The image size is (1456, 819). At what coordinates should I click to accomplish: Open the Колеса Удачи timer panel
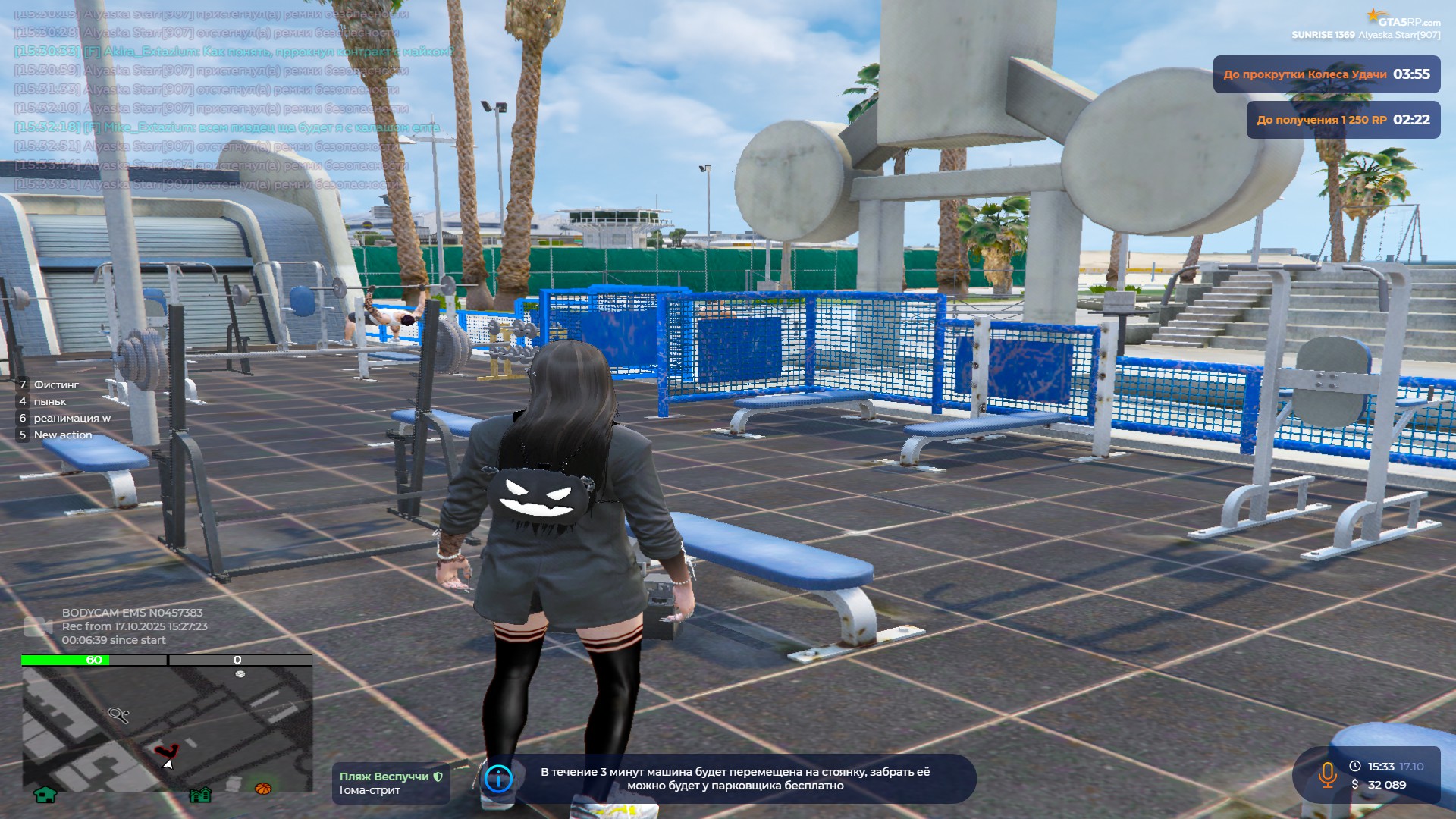(1326, 74)
